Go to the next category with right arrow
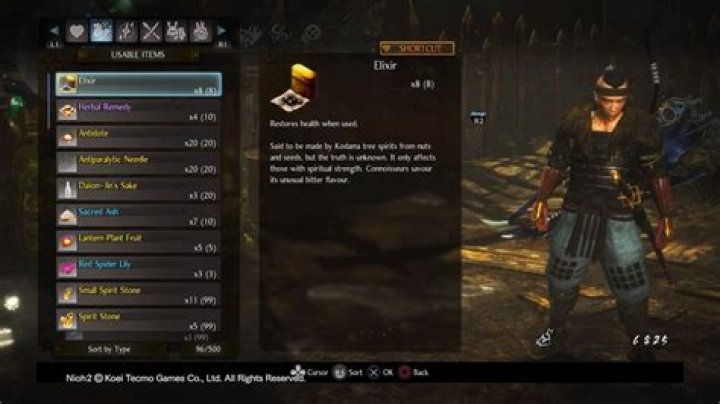Viewport: 720px width, 404px height. (222, 32)
